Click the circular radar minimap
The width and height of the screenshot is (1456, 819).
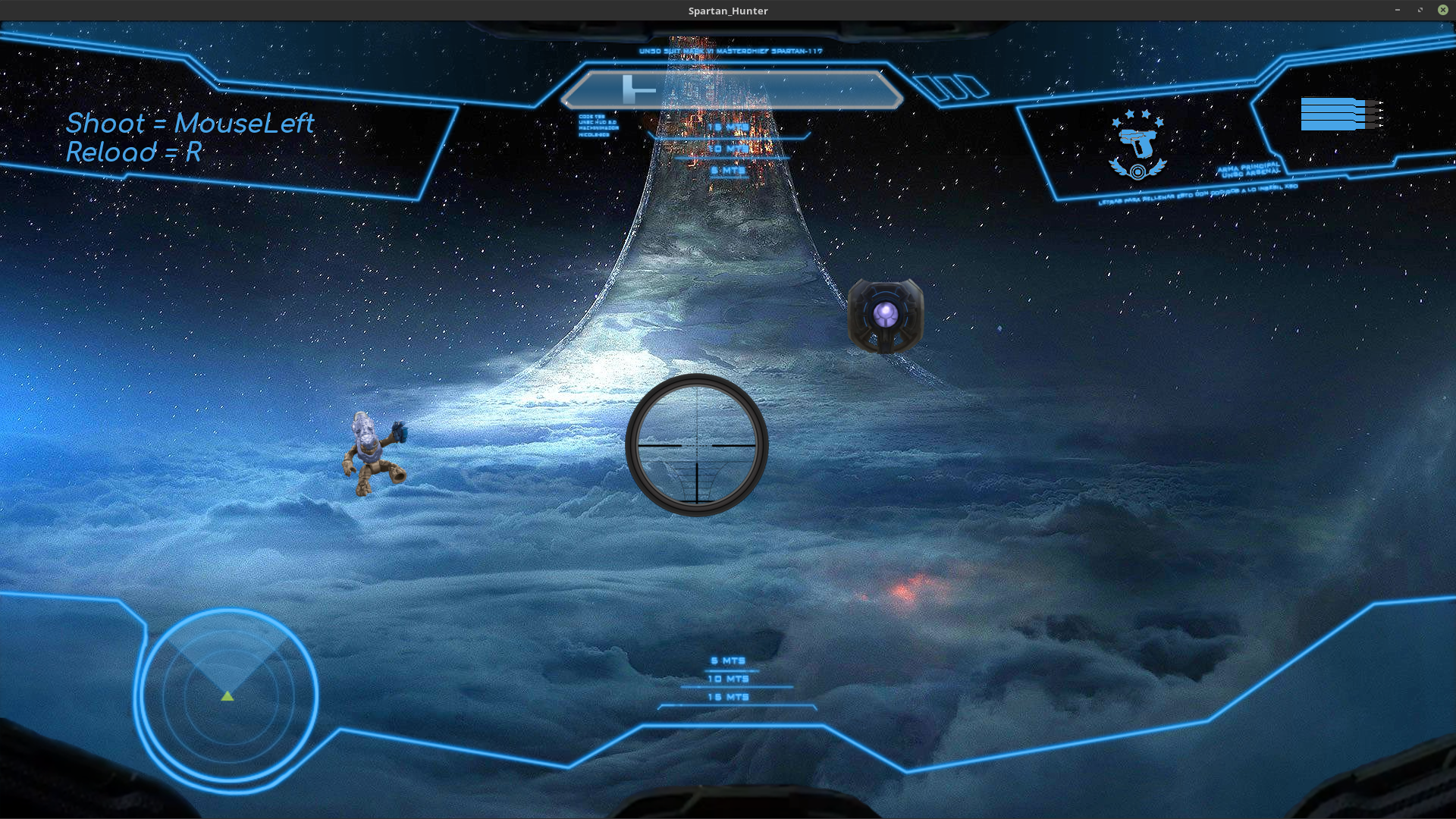[227, 695]
